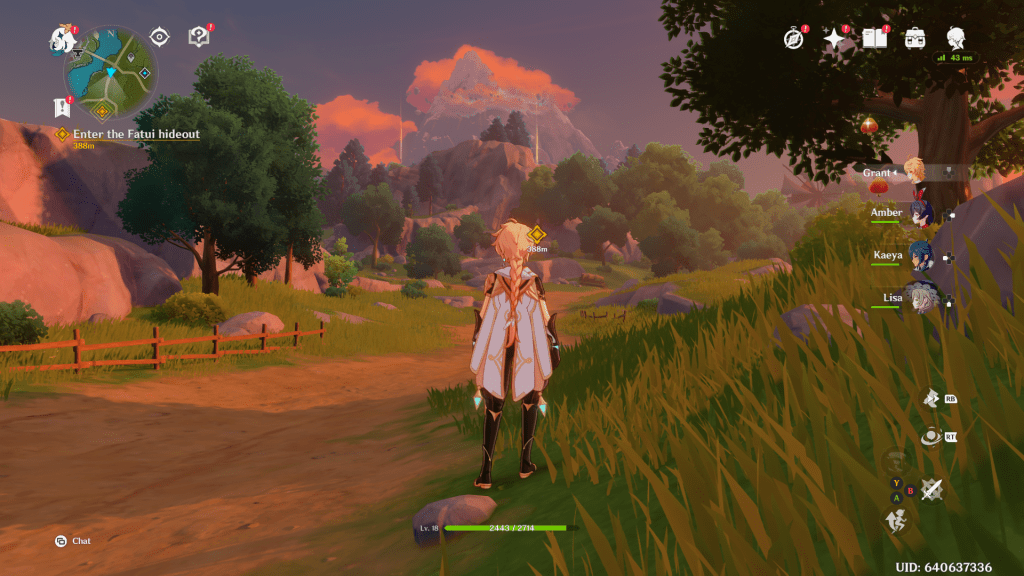Open the tutorial book with question mark
Screen dimensions: 1024x576
pyautogui.click(x=199, y=37)
